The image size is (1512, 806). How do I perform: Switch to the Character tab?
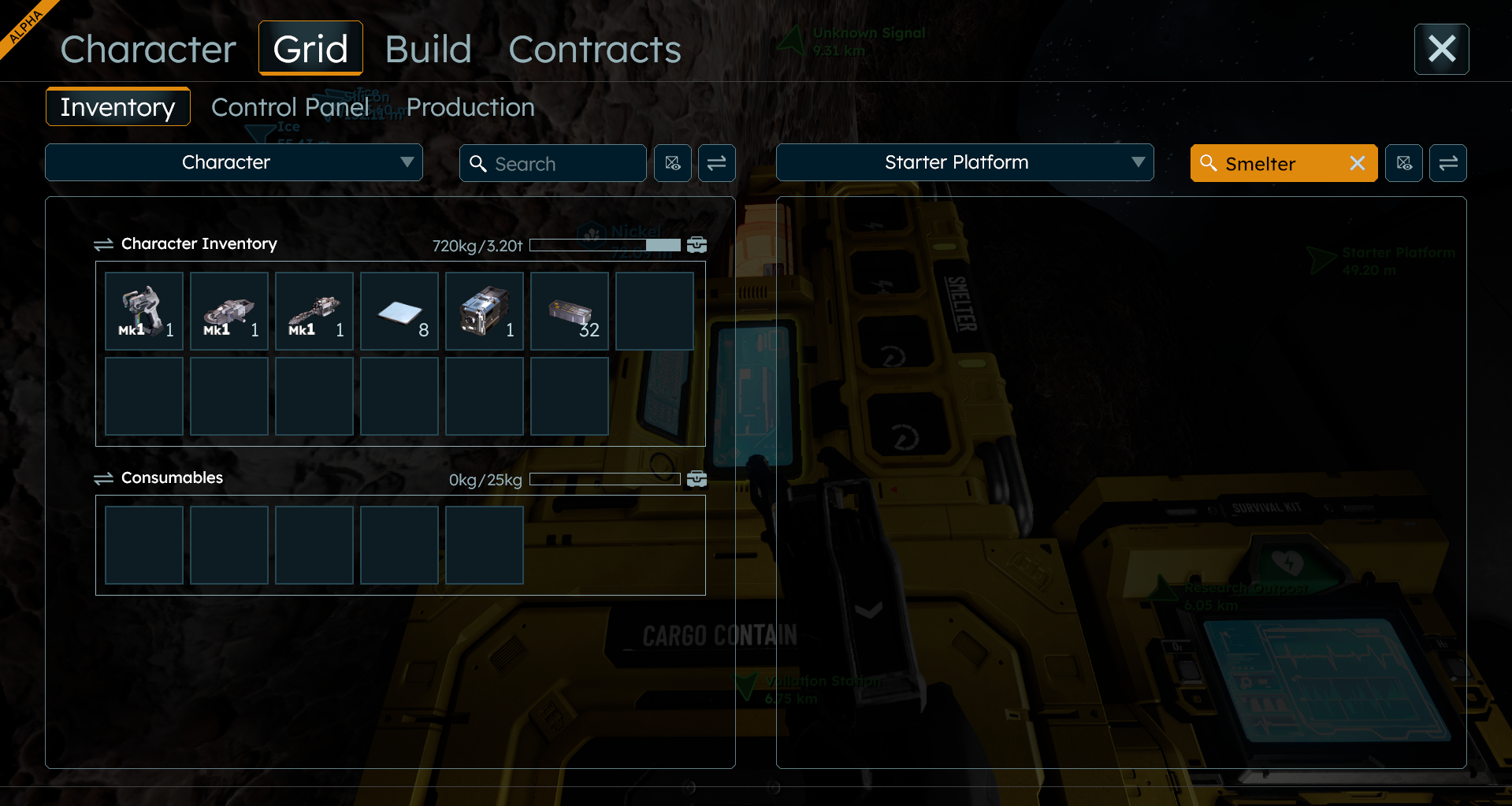pyautogui.click(x=148, y=50)
